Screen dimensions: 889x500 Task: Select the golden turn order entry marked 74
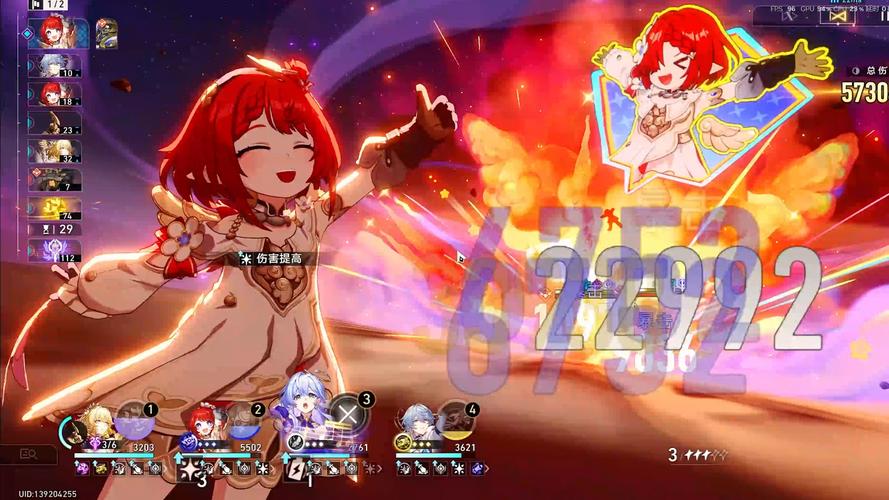pyautogui.click(x=55, y=207)
